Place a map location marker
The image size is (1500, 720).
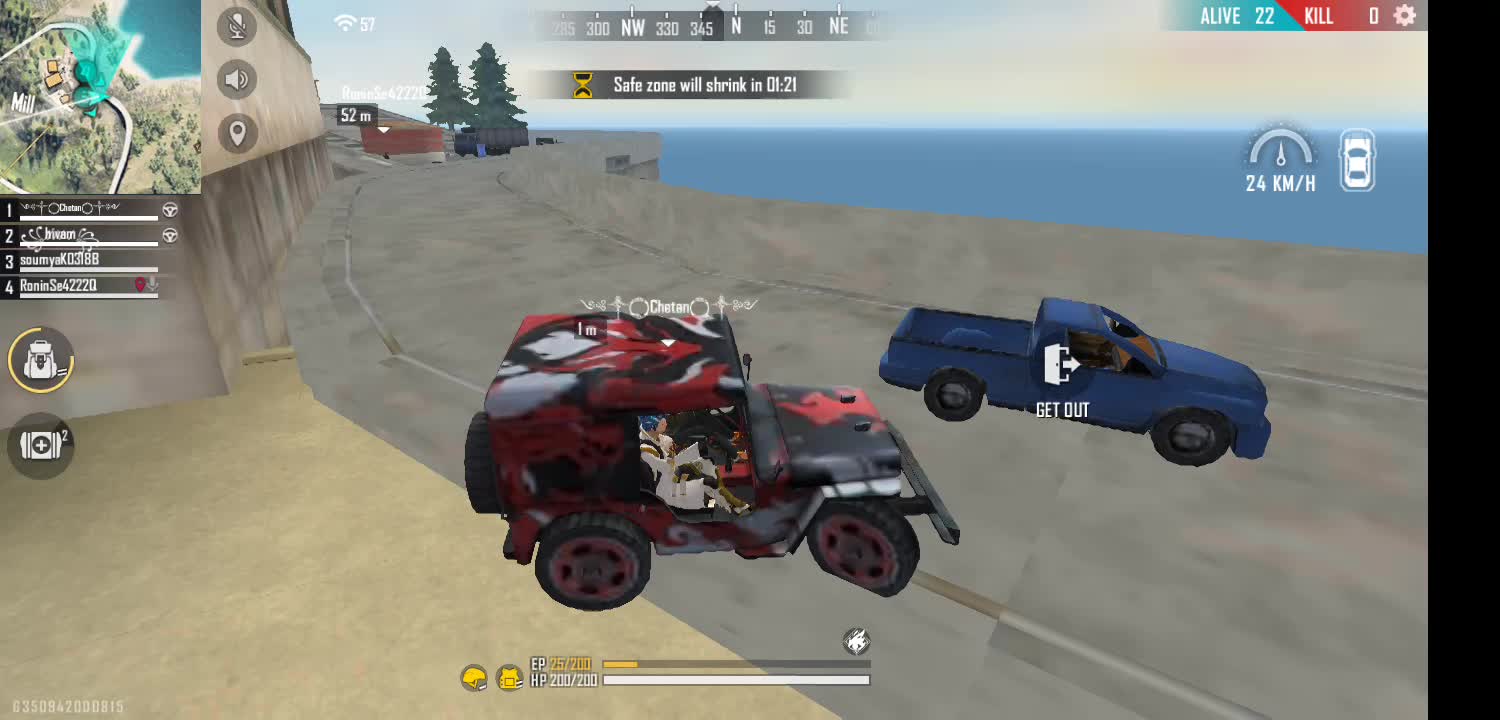pos(237,133)
